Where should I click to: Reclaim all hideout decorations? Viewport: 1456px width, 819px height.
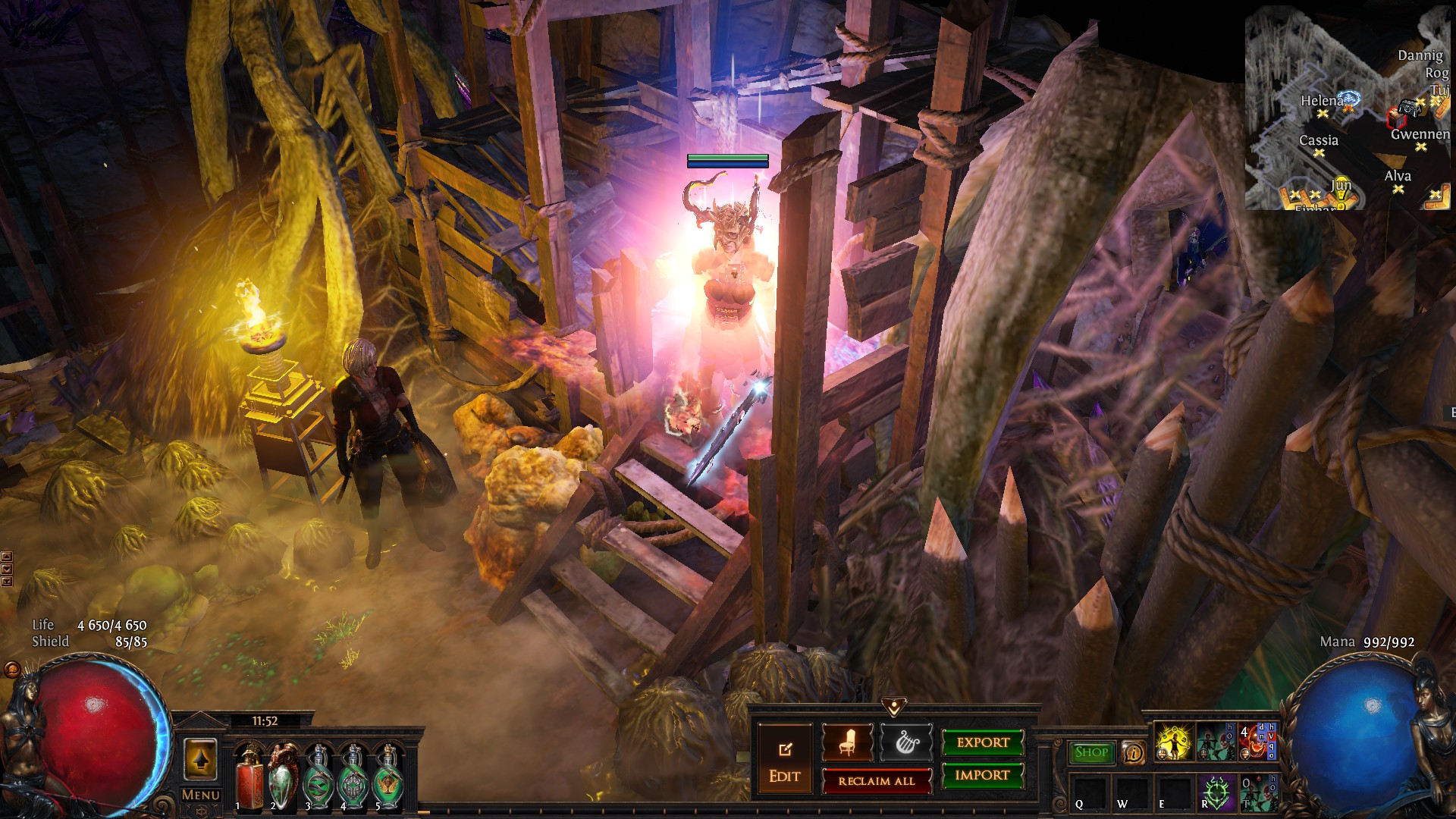point(877,781)
